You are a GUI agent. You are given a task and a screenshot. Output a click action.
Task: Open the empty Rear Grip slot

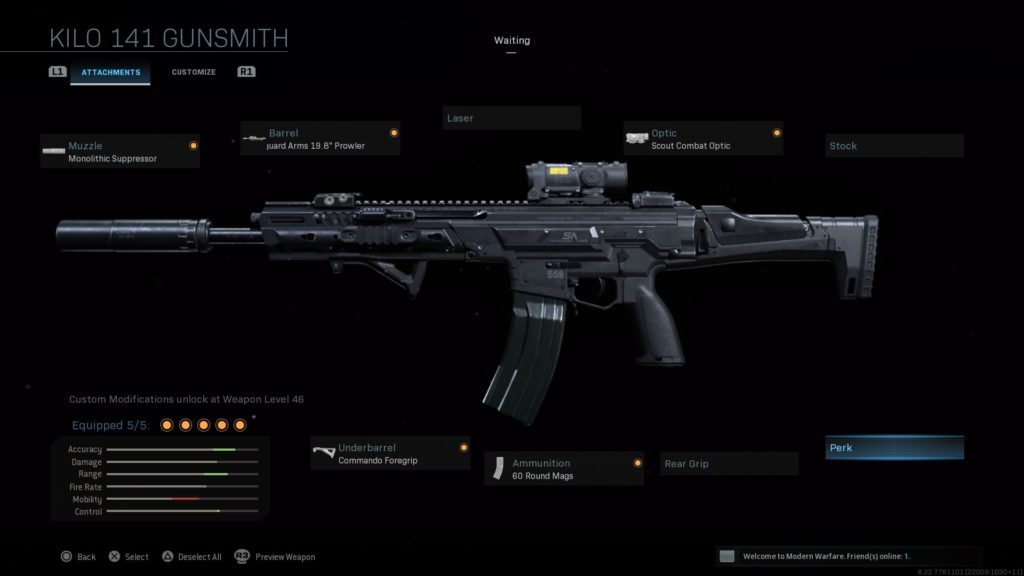click(x=730, y=464)
